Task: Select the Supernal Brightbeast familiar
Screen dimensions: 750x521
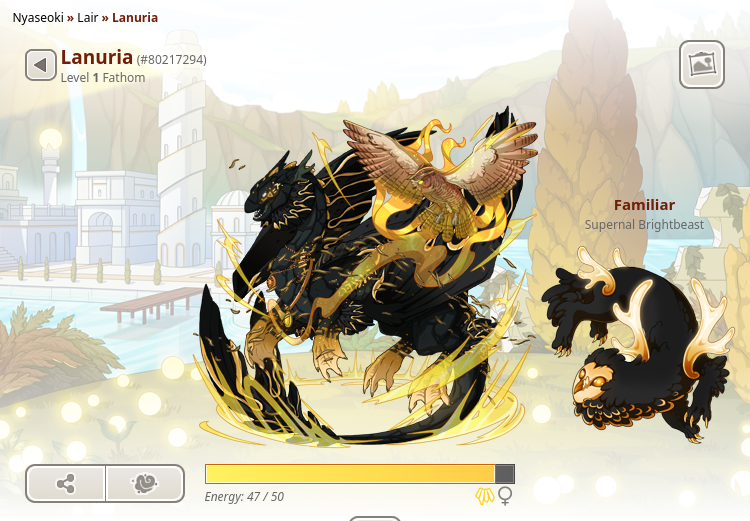Action: [x=642, y=347]
